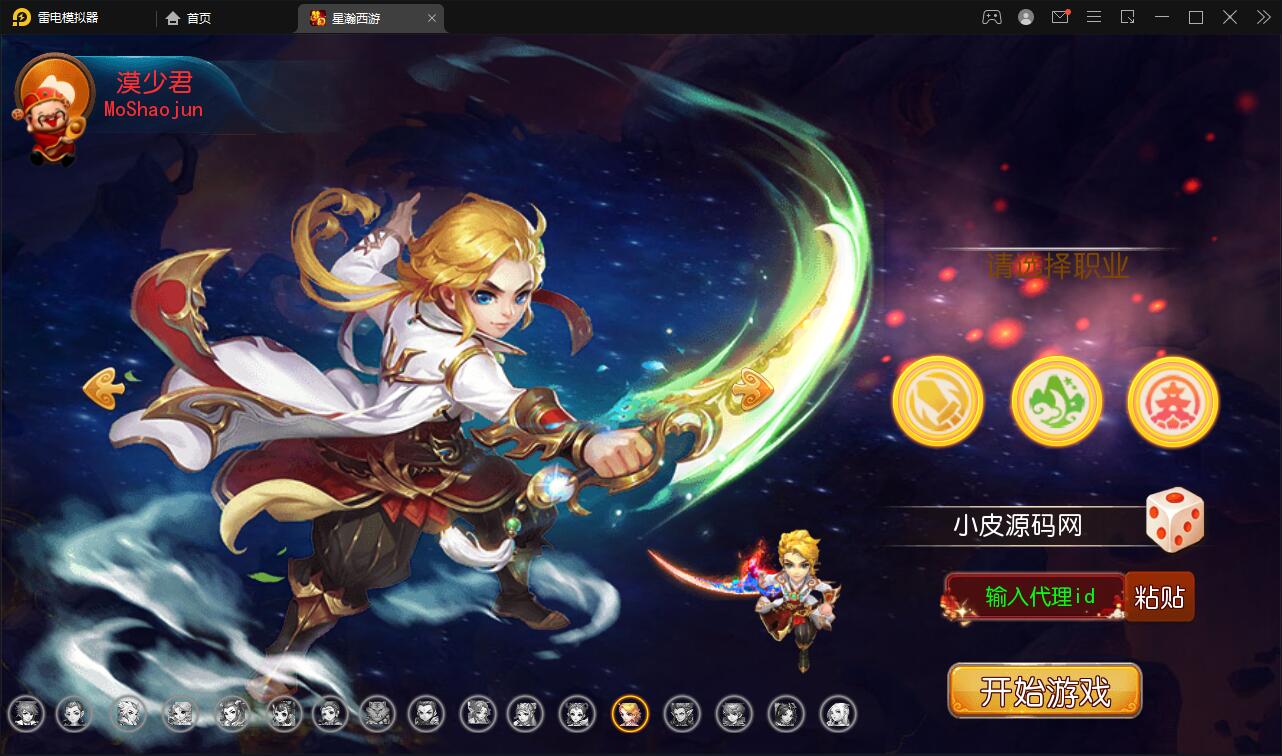Open the emulator hamburger menu icon
This screenshot has width=1282, height=756.
click(1094, 17)
